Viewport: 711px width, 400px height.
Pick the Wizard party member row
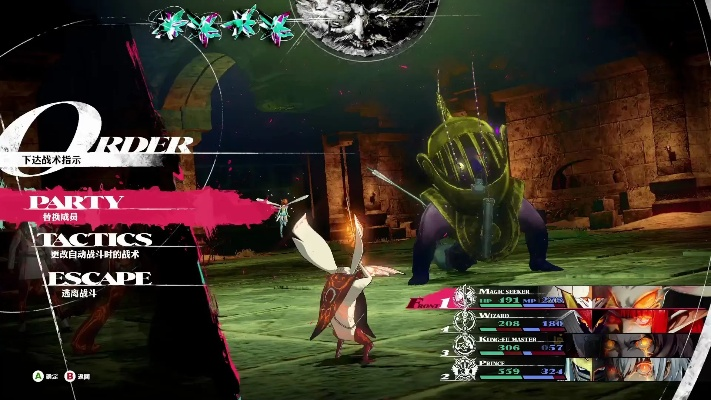click(x=520, y=321)
